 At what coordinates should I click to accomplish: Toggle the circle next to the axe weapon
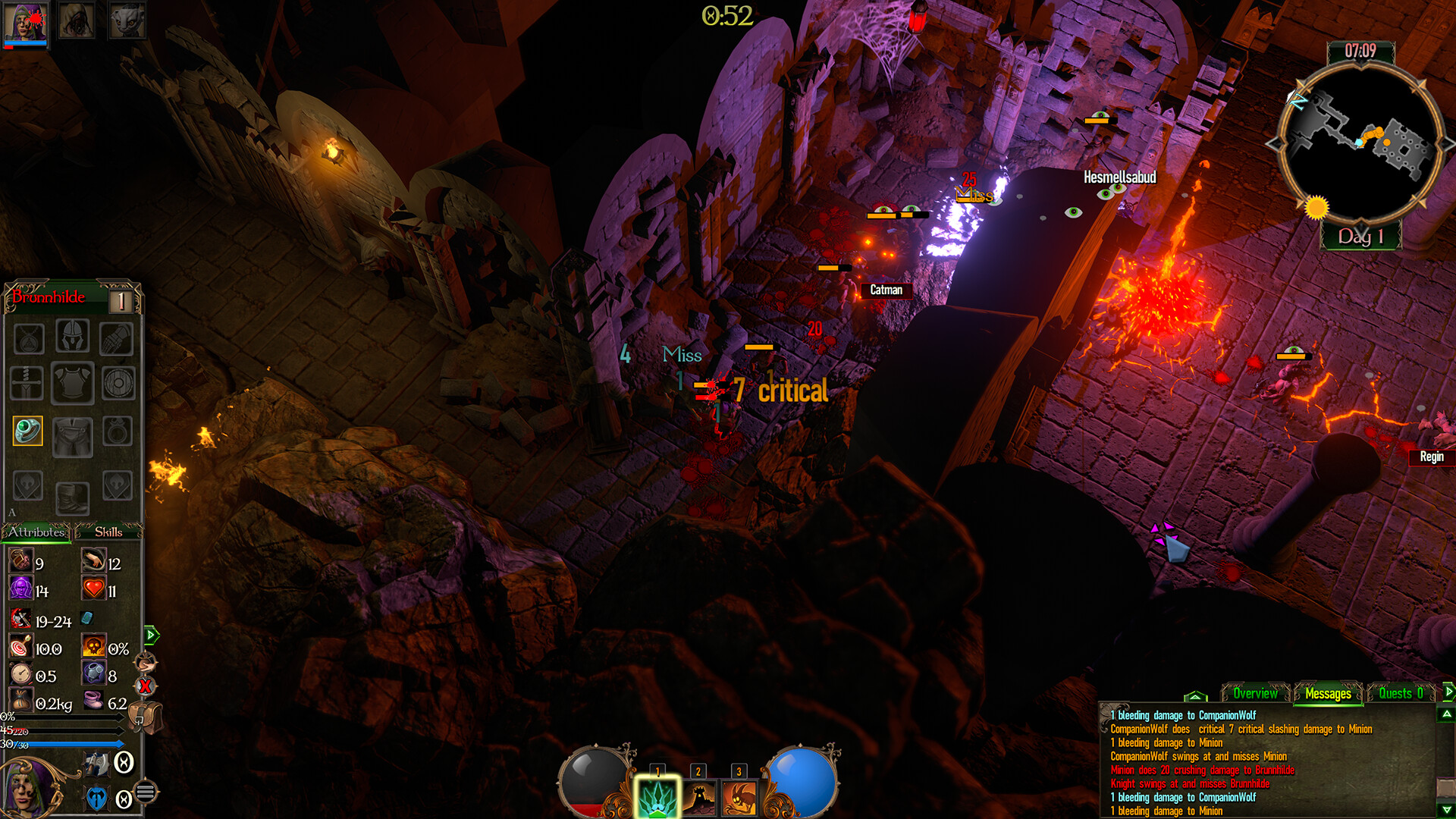124,763
